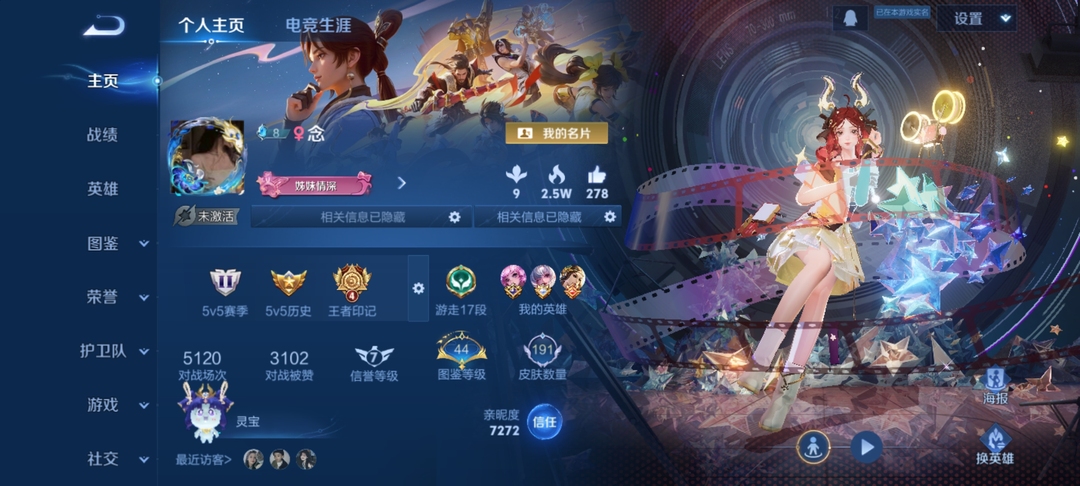Switch to the 电竞生涯 tab
Screen dimensions: 1080x486
(320, 25)
